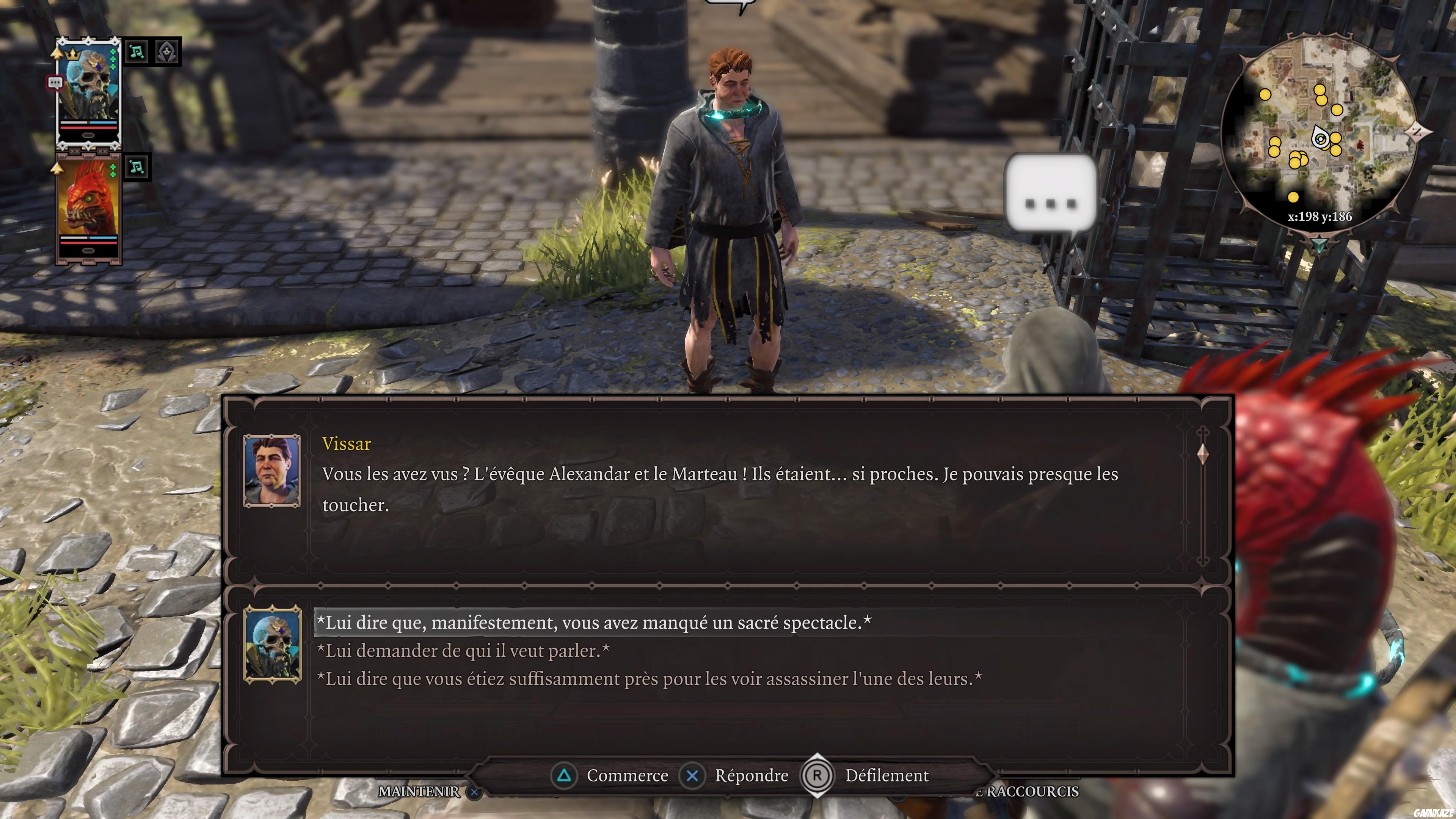Click the gold arrow above the skeleton portrait

coord(57,53)
